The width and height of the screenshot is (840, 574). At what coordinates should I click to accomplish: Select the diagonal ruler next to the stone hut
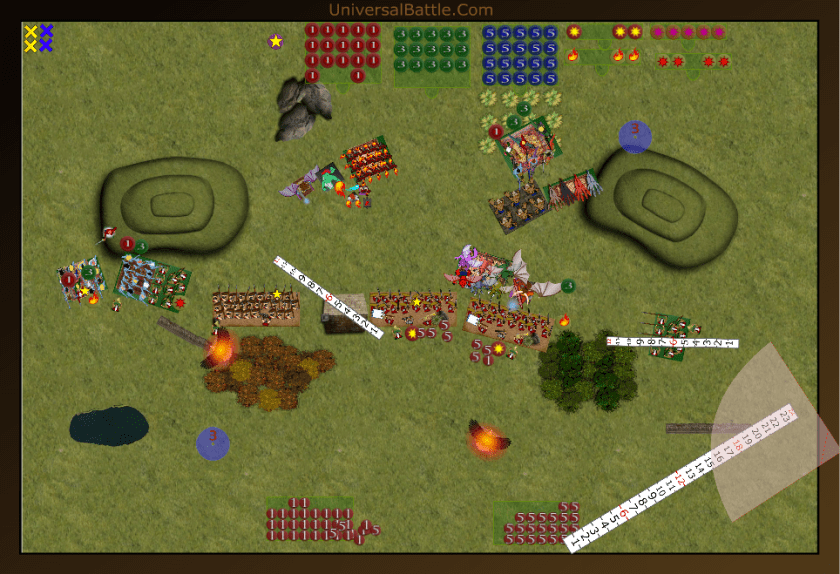[x=328, y=297]
